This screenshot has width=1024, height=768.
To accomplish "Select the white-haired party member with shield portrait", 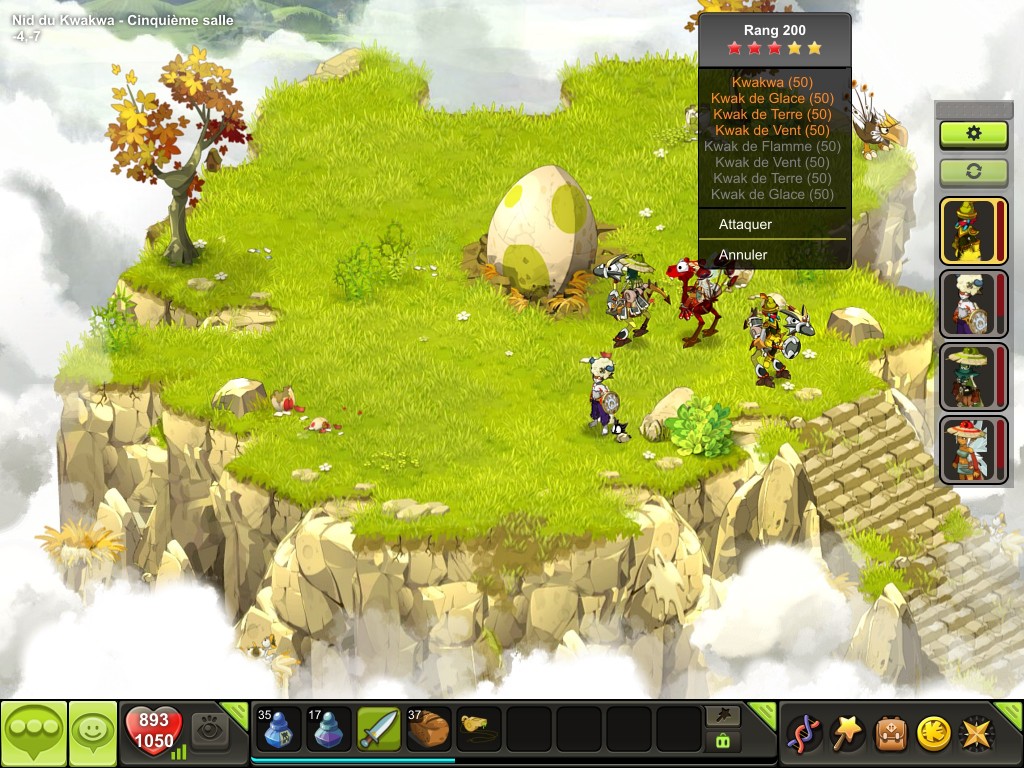I will [967, 304].
